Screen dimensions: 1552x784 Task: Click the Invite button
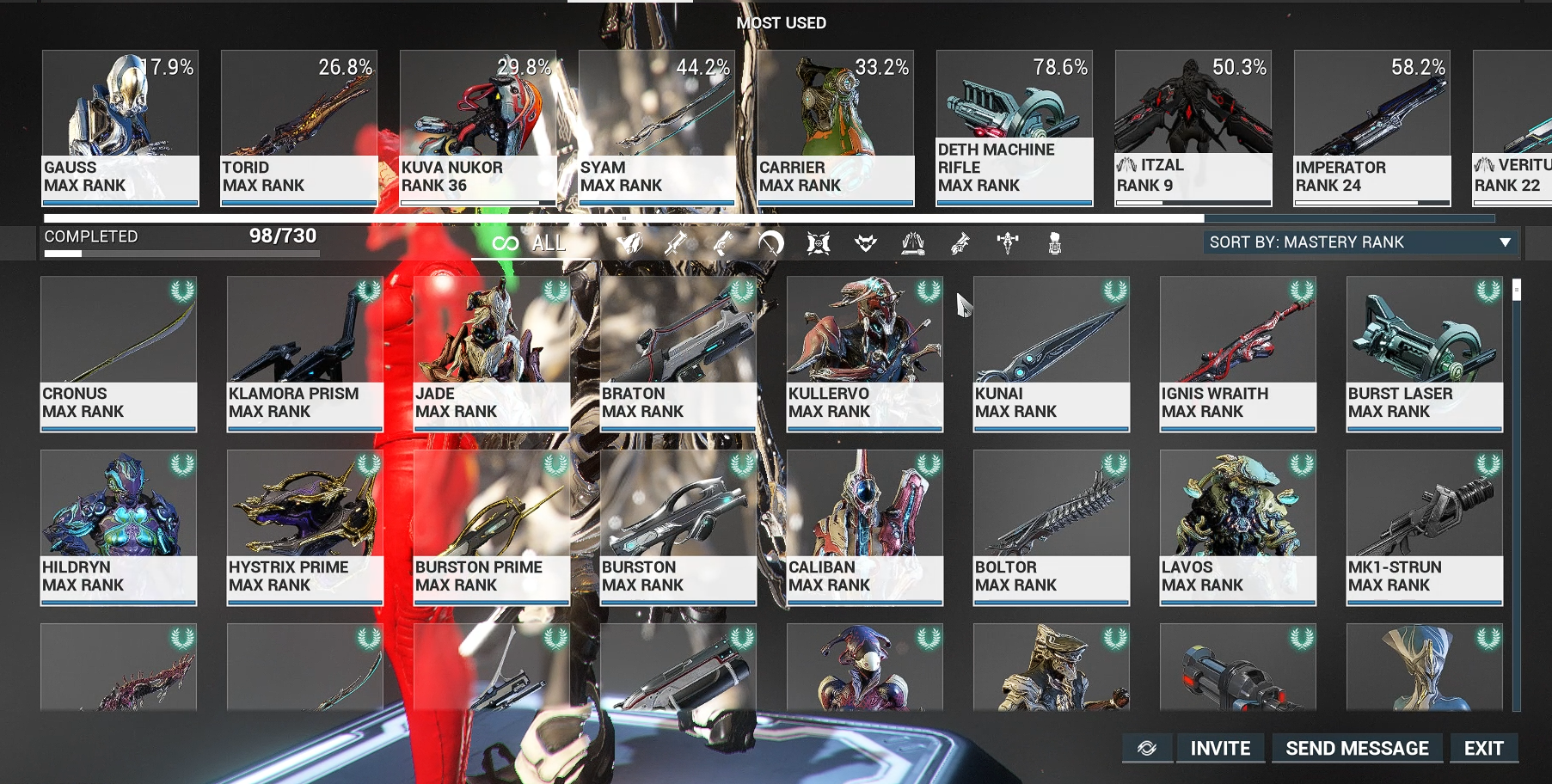point(1220,749)
